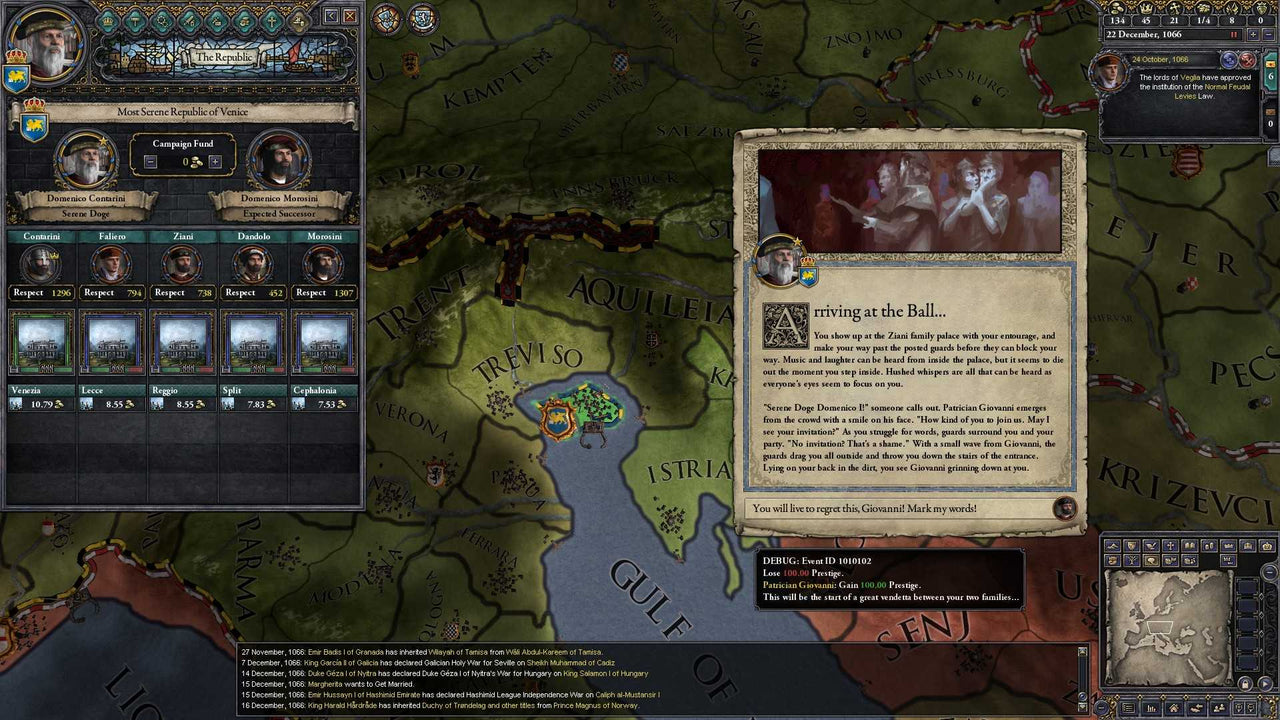Open the Military view with the sword icon

point(191,20)
